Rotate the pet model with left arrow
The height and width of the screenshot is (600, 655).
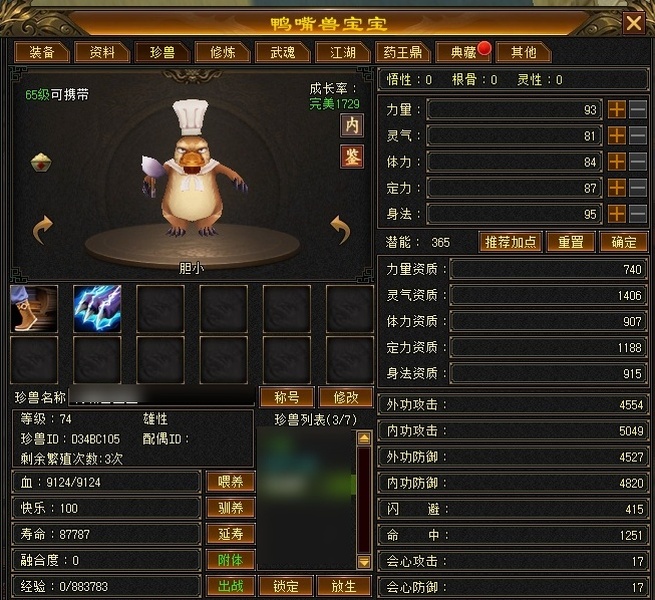(43, 231)
